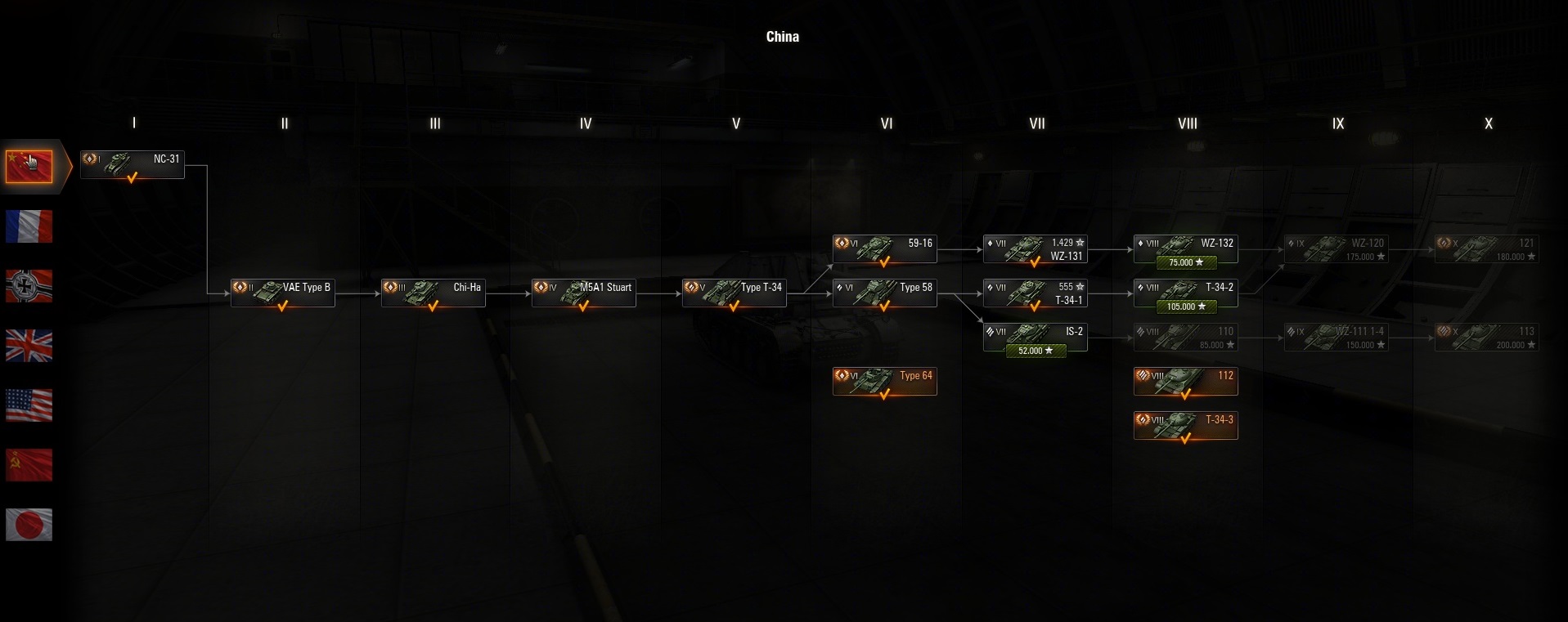Screen dimensions: 1568x622
Task: Research the WZ-132 tank
Action: 1186,262
